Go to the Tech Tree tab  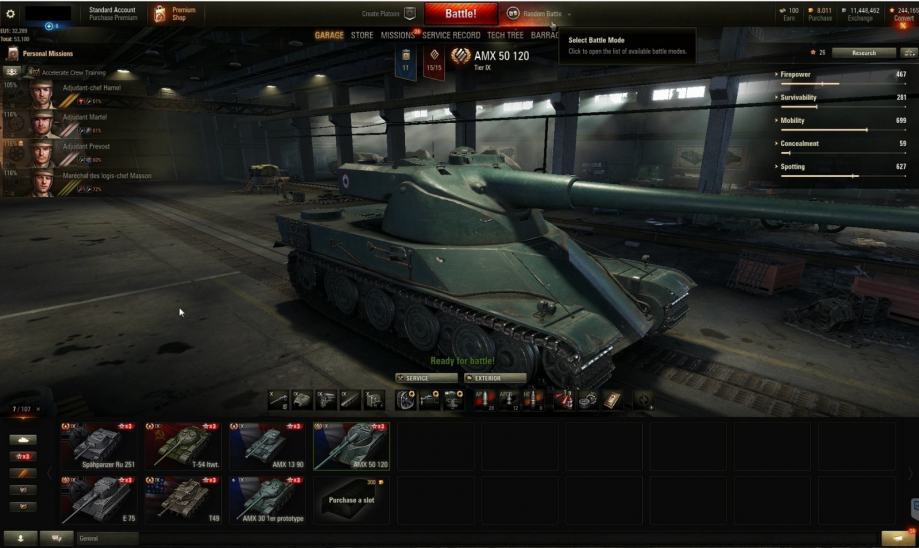coord(505,35)
